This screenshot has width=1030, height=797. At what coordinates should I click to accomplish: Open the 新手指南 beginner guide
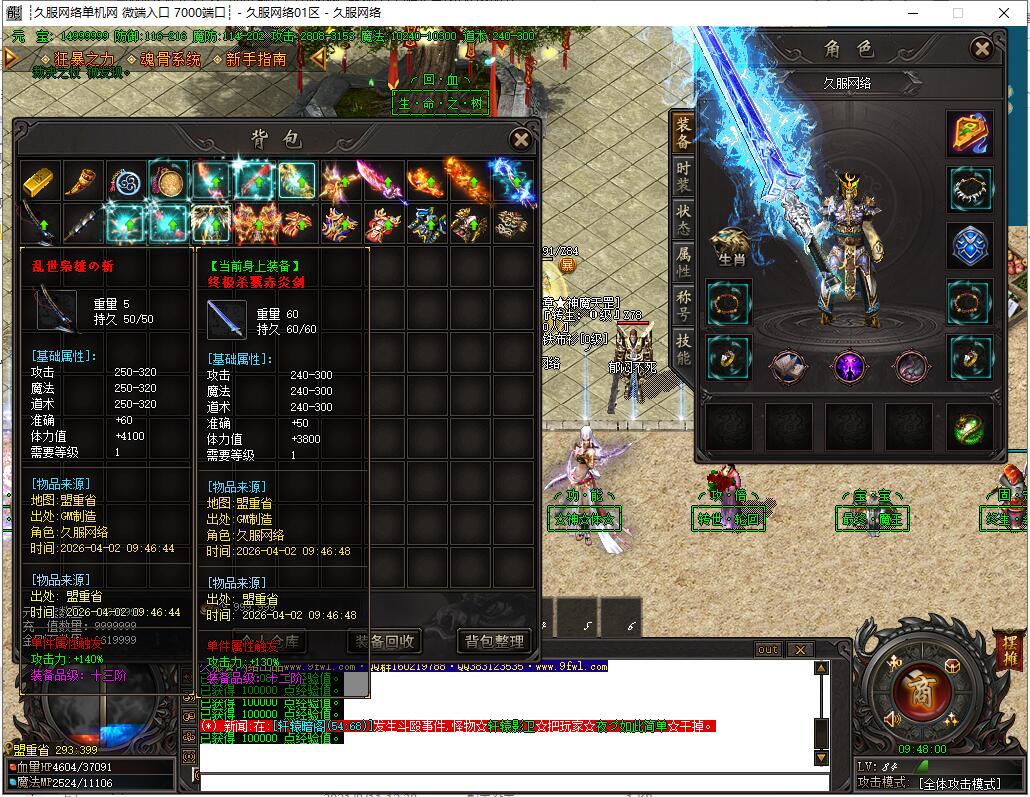point(256,60)
